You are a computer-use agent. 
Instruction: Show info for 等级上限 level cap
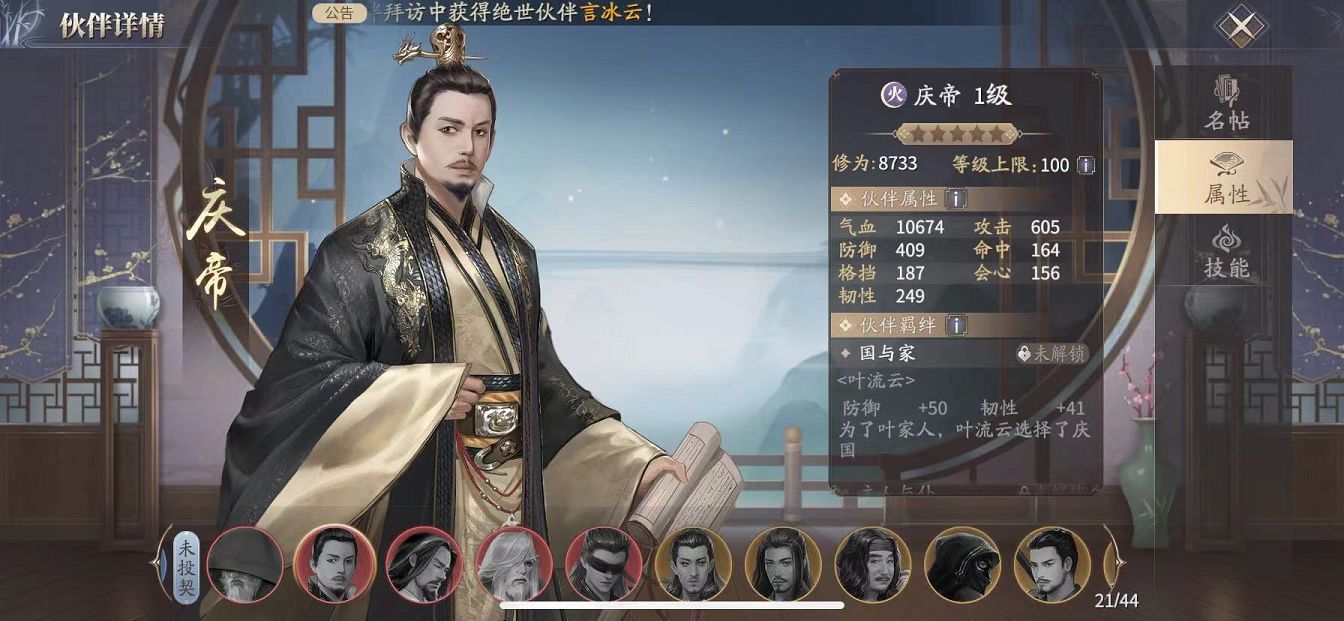click(1086, 165)
